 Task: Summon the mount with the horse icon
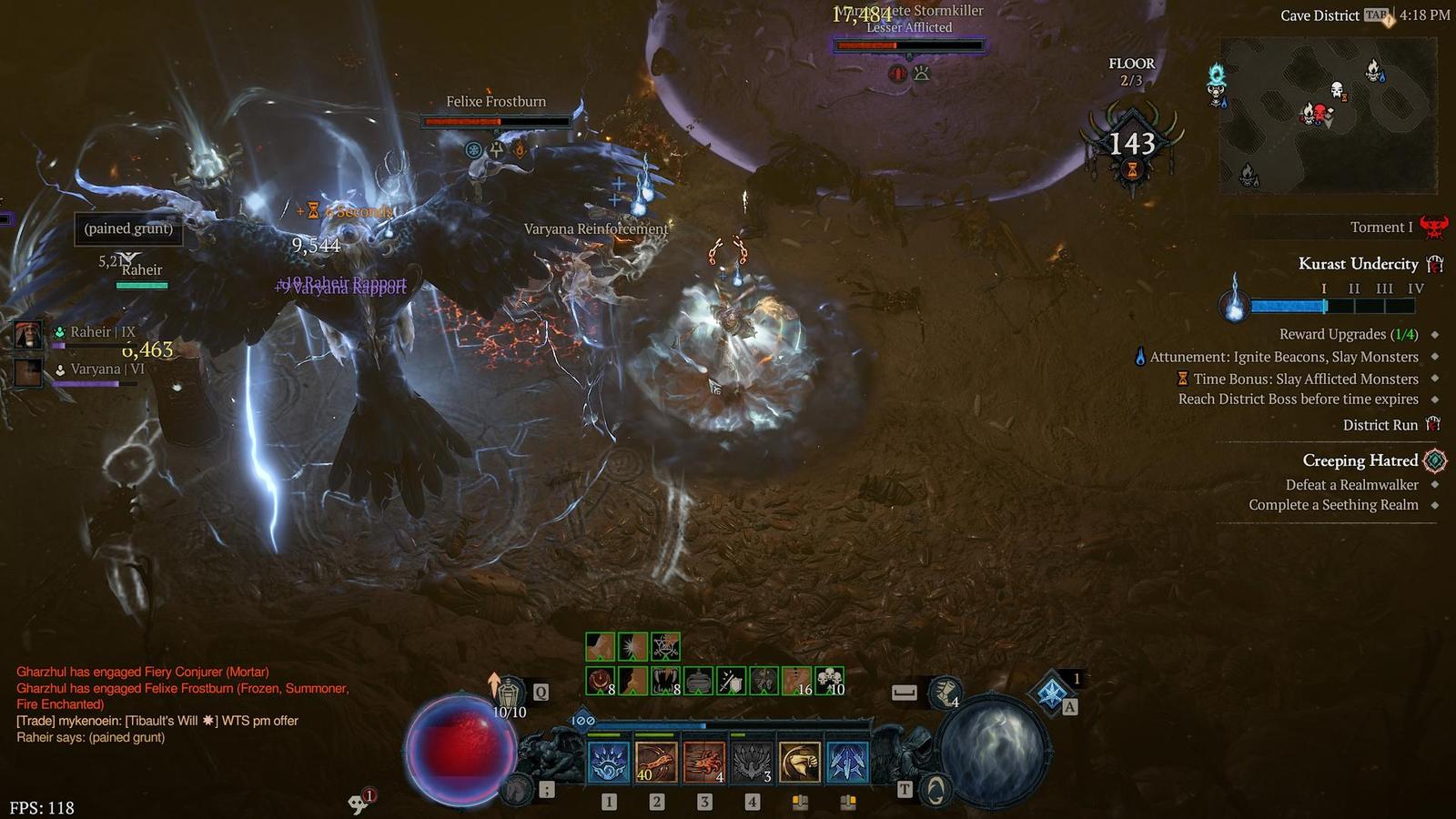517,790
